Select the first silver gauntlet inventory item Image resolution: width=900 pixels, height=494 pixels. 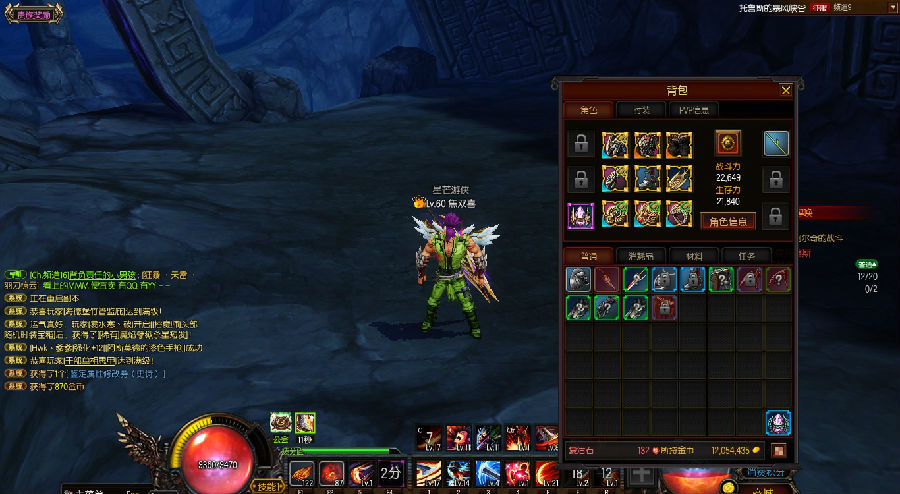click(580, 279)
